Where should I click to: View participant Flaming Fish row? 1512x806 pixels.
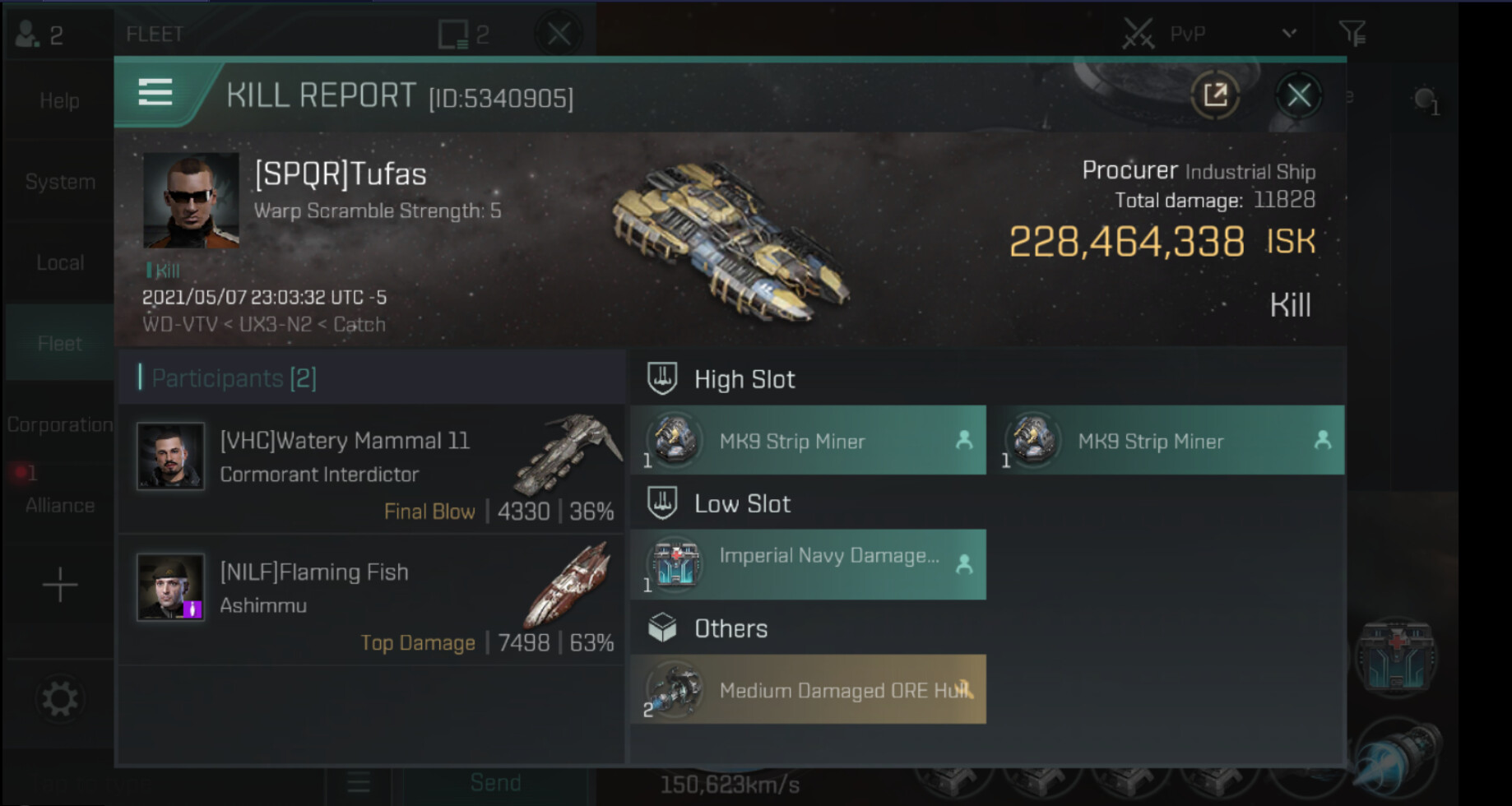(x=372, y=600)
